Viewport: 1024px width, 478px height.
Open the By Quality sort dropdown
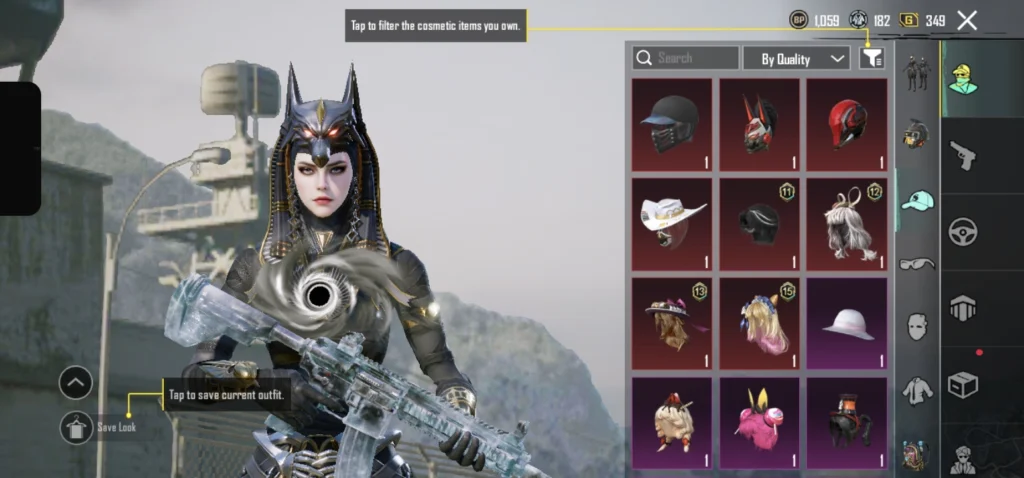pos(797,58)
